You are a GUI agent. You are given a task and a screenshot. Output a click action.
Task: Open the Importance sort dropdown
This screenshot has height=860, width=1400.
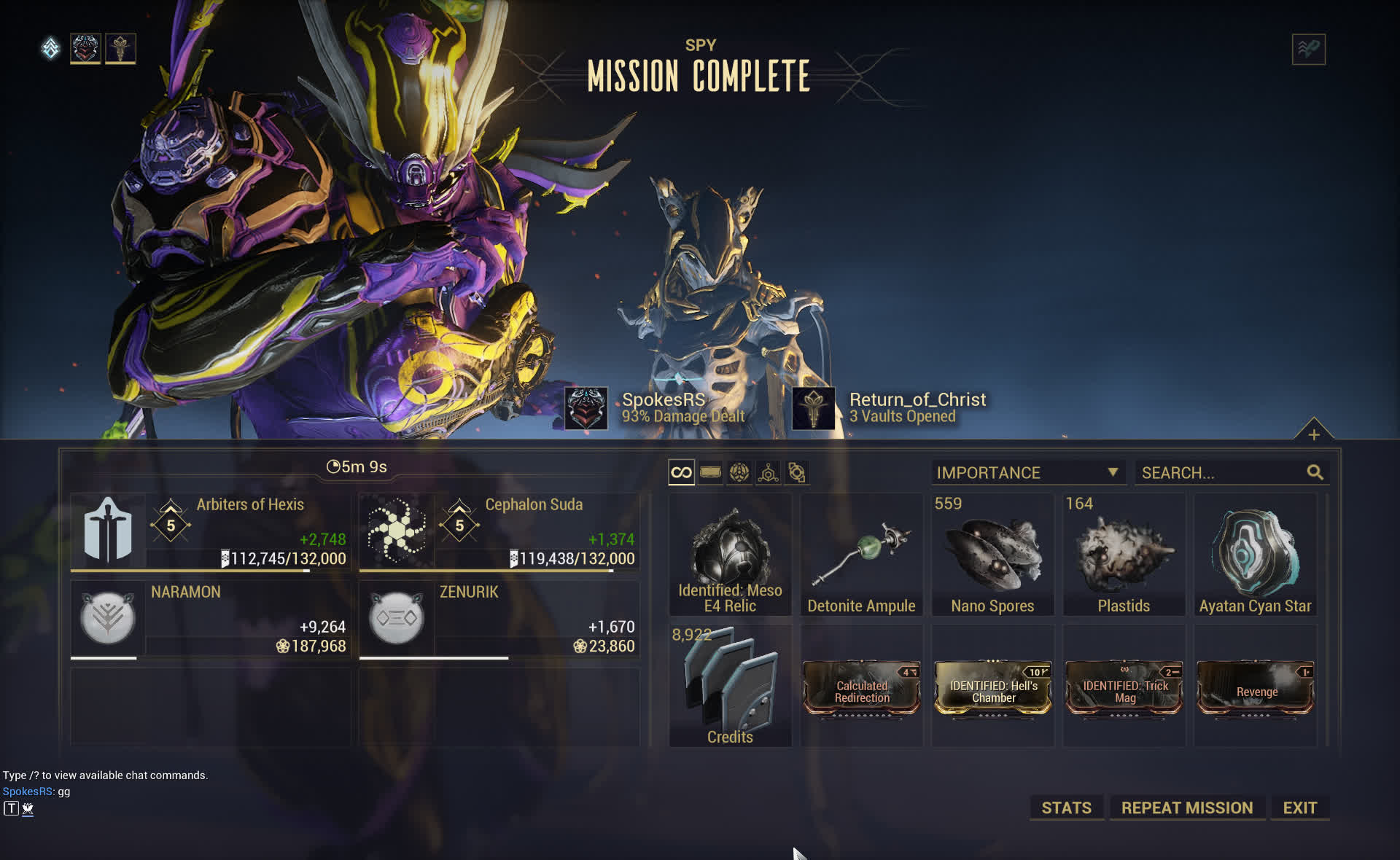[1027, 472]
